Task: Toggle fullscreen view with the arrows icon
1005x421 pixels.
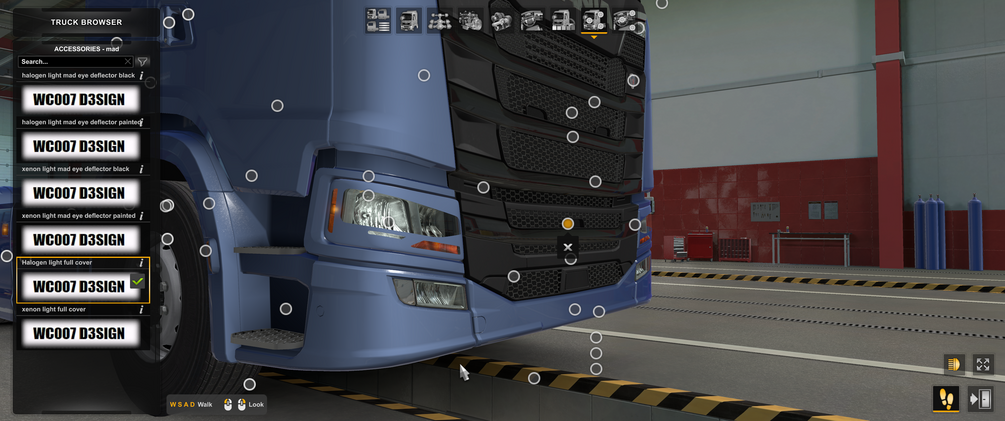Action: (983, 365)
